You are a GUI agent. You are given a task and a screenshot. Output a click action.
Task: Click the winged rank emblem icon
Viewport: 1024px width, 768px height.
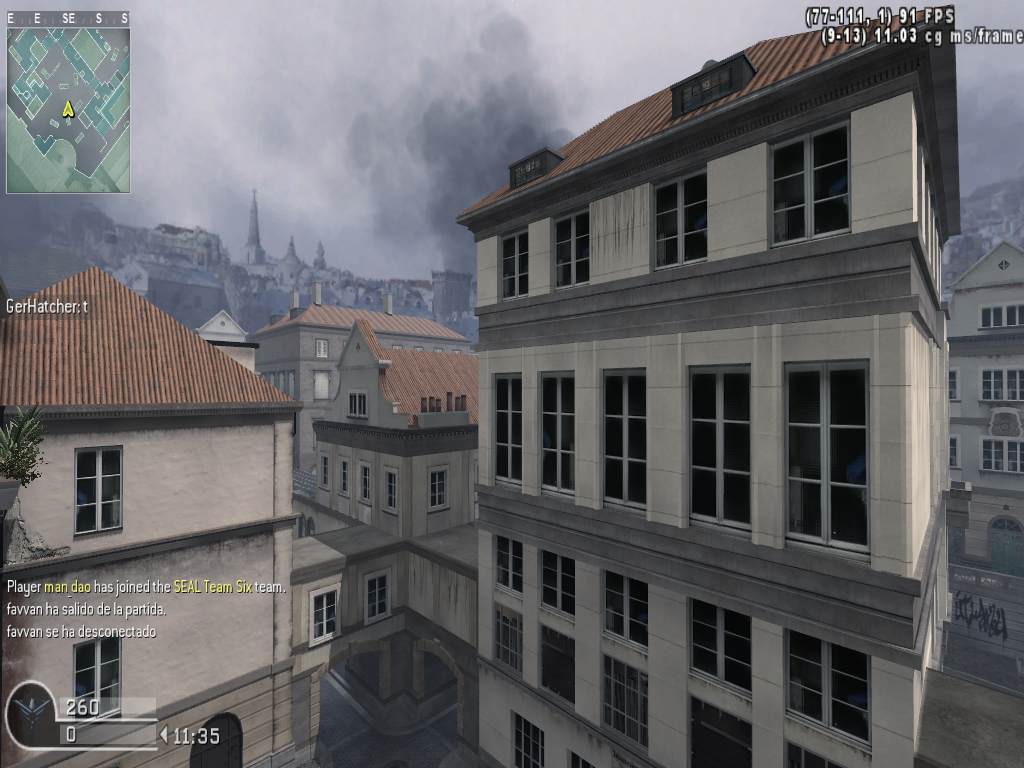[30, 715]
